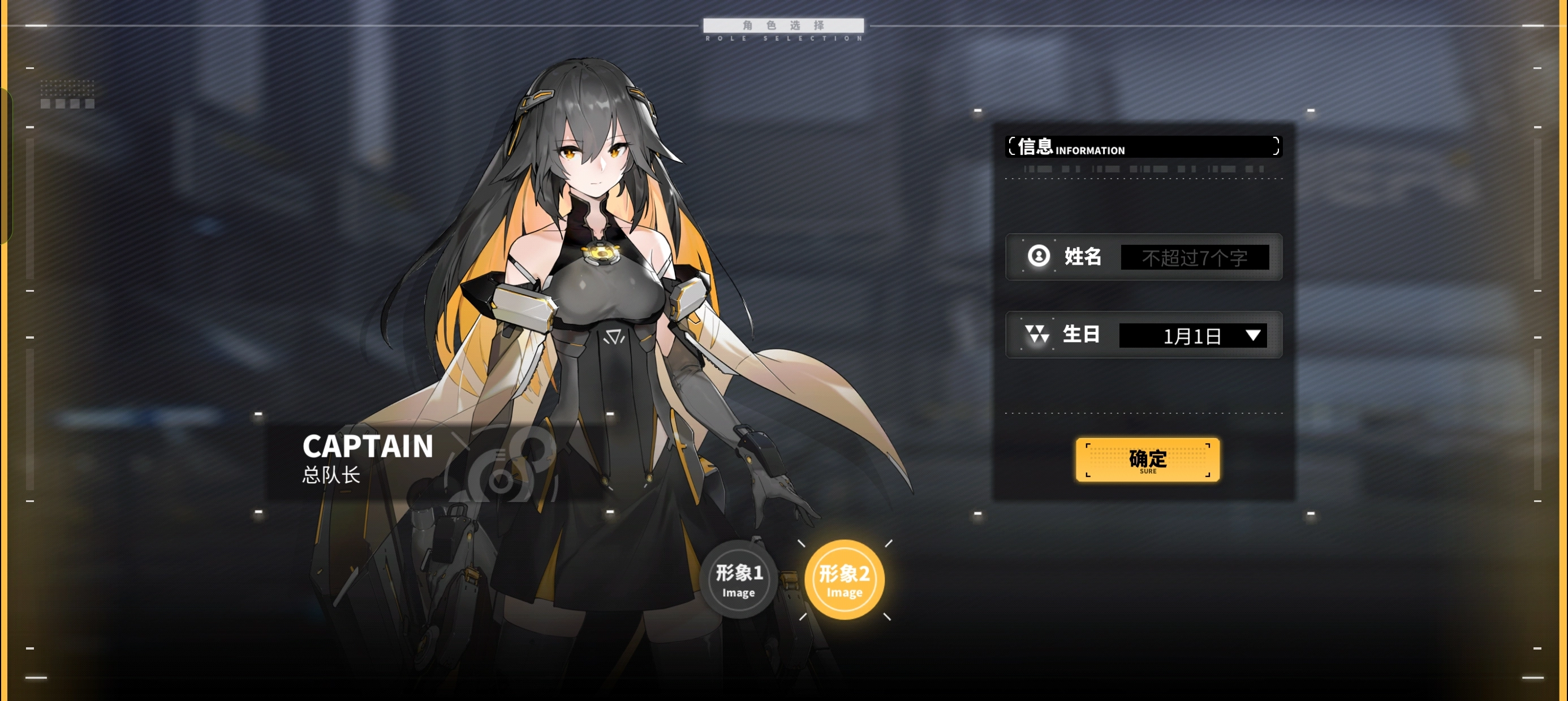
Task: Confirm role selection with the yellow button
Action: 1147,460
